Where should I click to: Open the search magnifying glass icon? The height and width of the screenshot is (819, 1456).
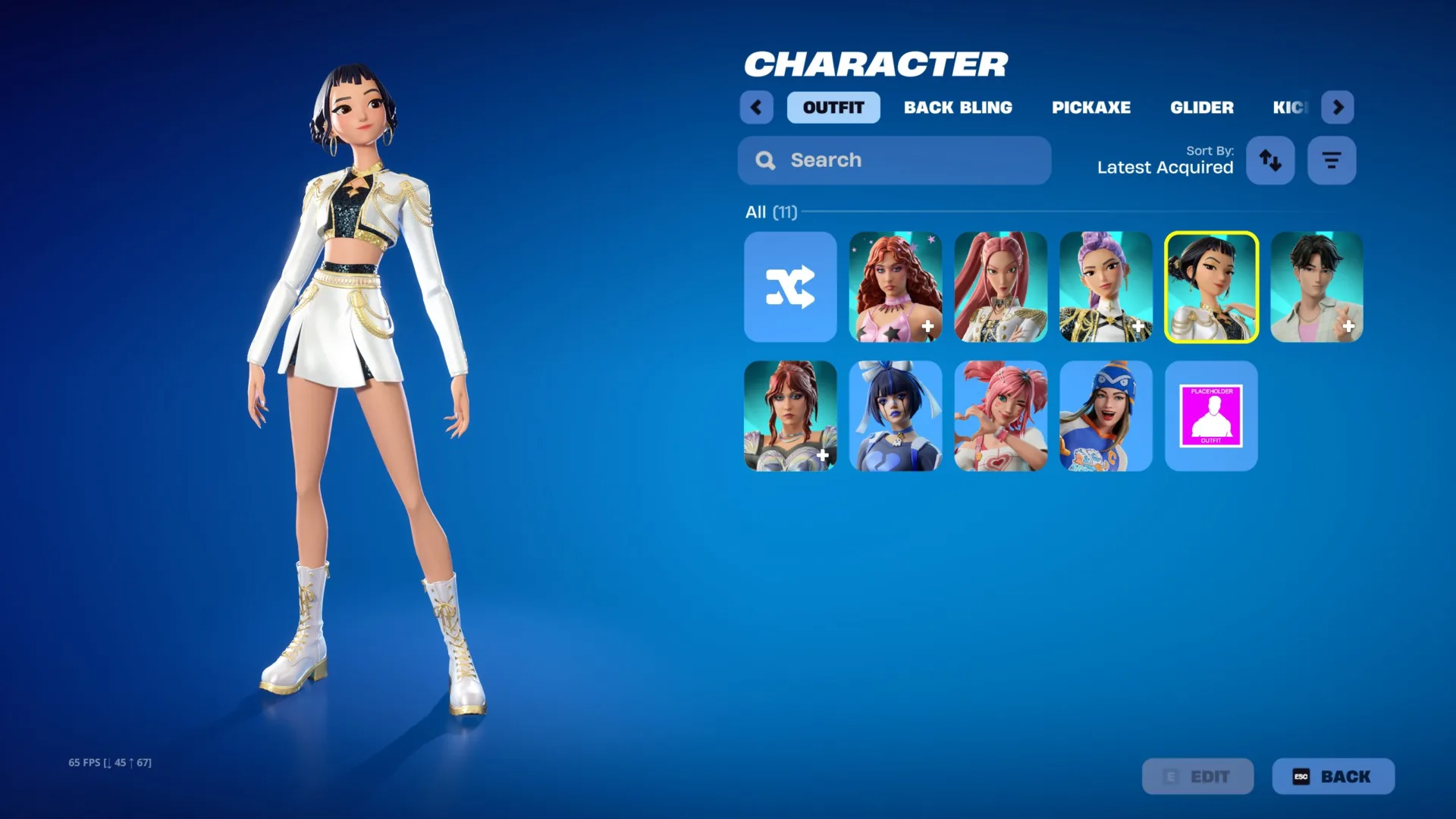point(764,160)
